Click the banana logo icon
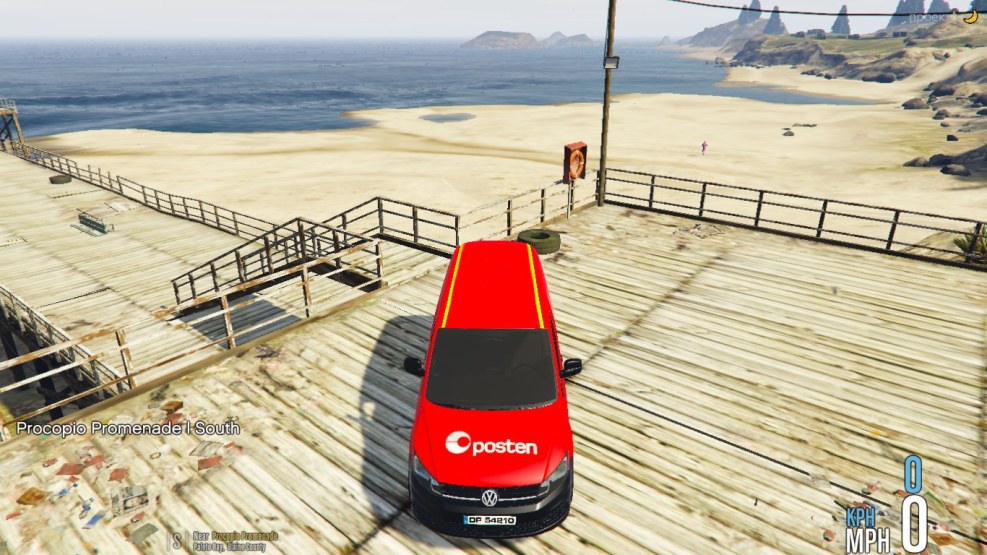 coord(969,16)
